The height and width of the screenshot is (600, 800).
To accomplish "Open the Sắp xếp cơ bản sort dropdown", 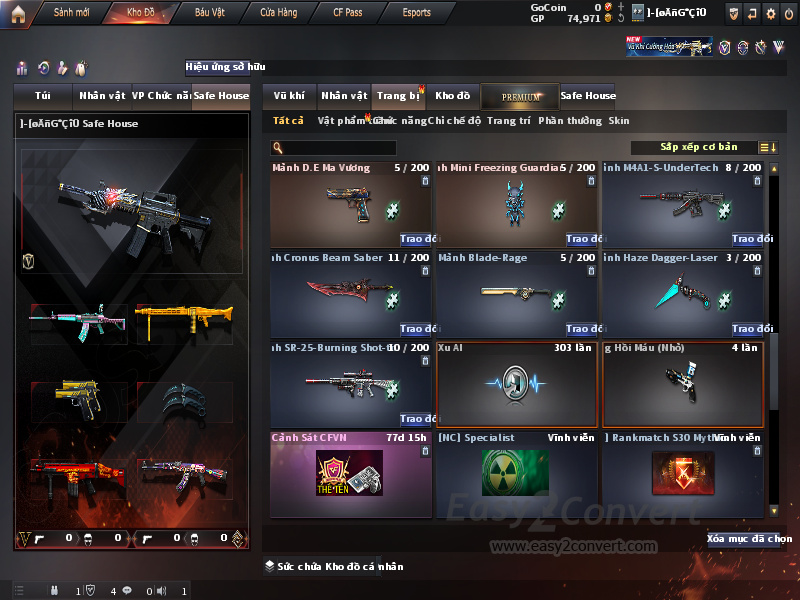I will pyautogui.click(x=700, y=148).
